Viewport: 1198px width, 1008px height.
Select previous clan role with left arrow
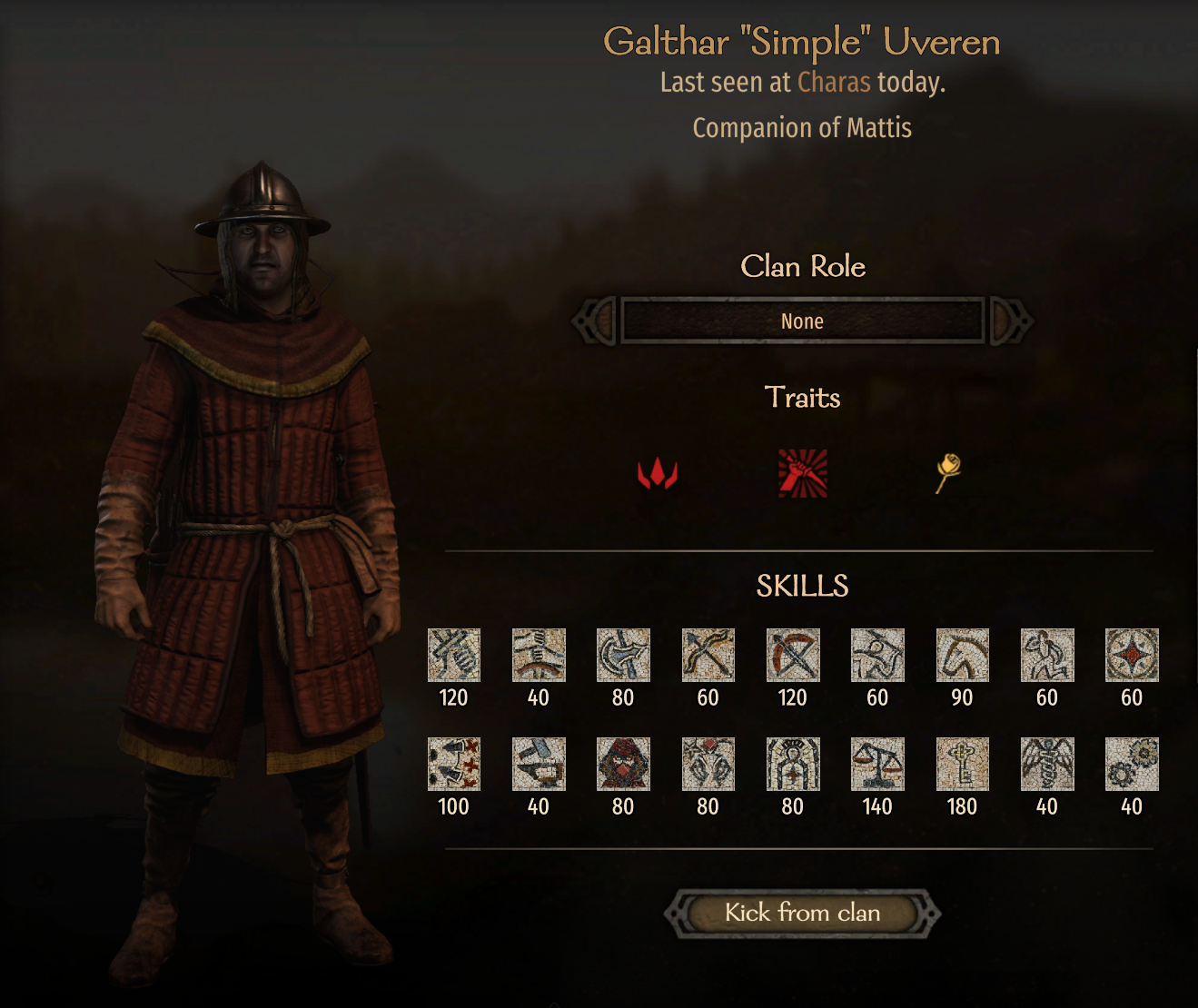click(x=595, y=321)
